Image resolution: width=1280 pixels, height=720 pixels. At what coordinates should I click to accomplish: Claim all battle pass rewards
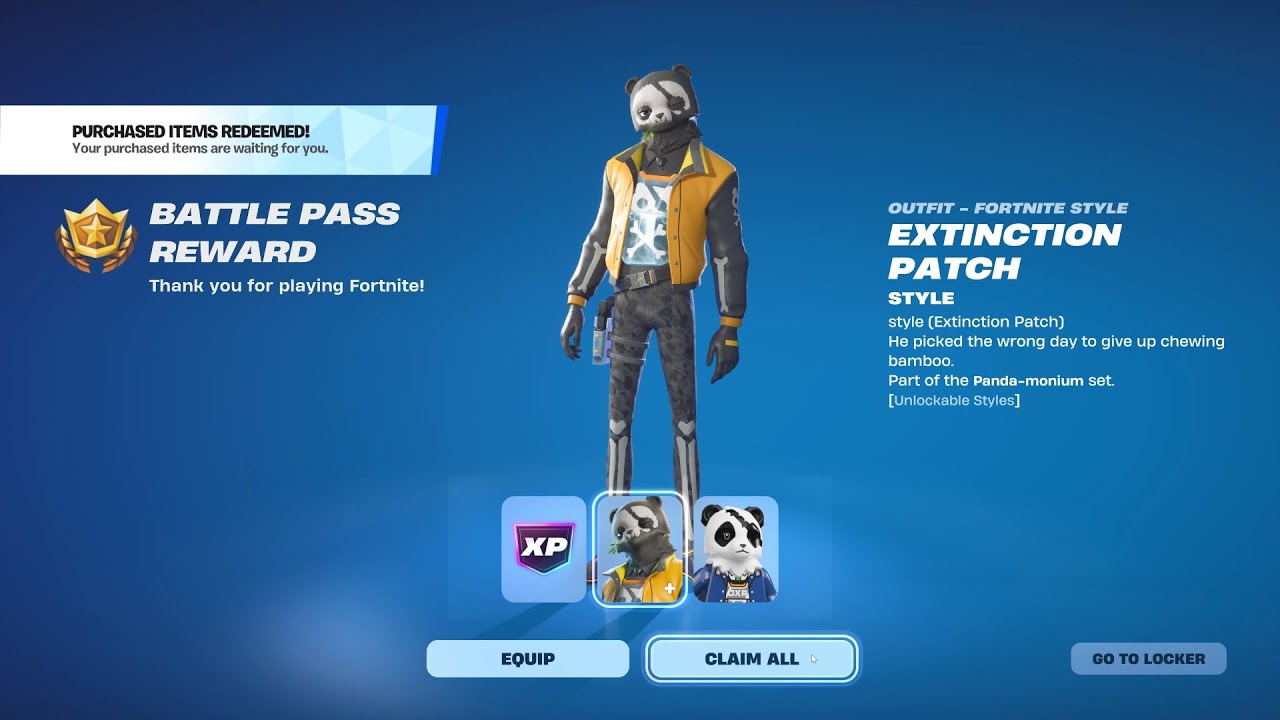(751, 659)
